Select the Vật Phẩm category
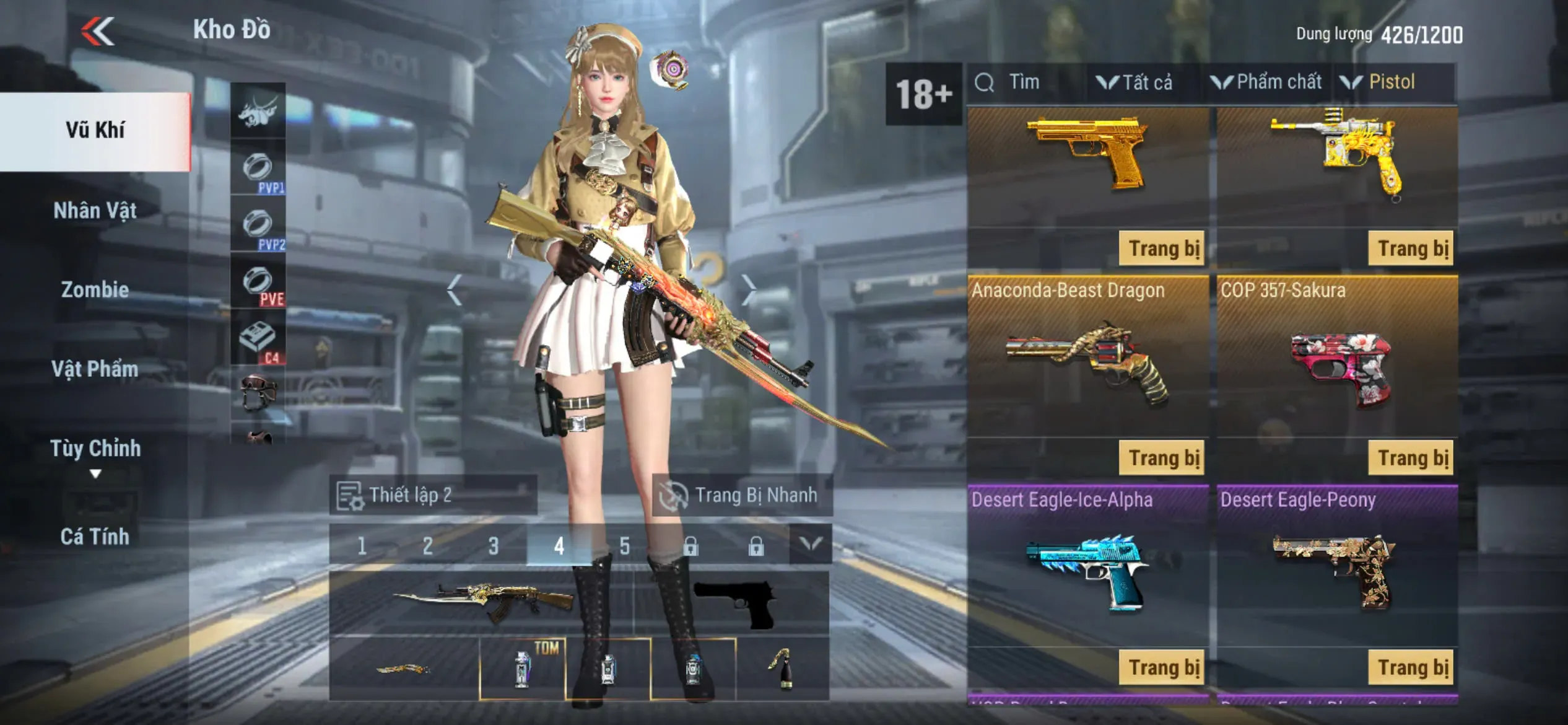The width and height of the screenshot is (1568, 725). [95, 369]
